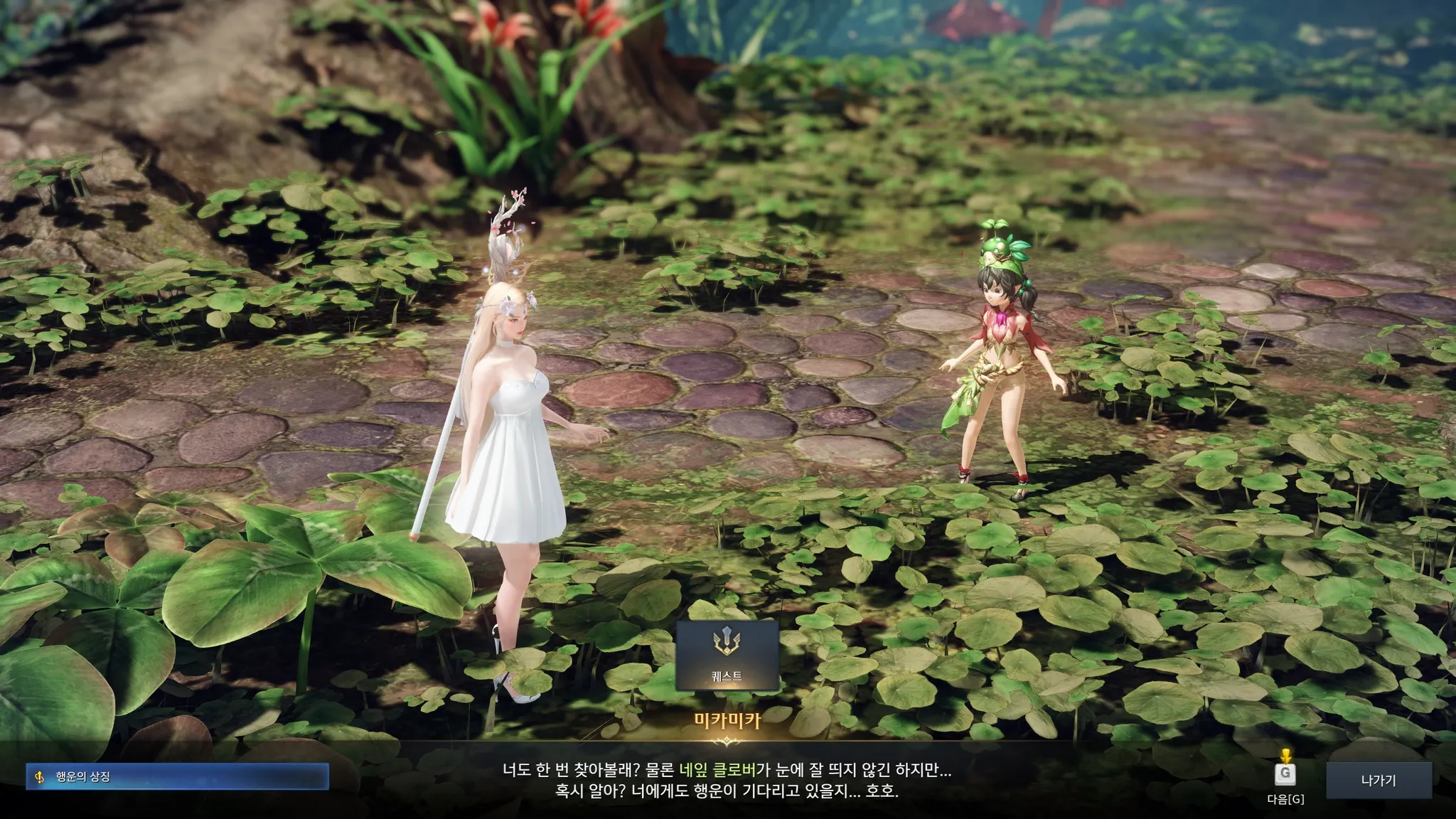Click the 나가기 exit button
Image resolution: width=1456 pixels, height=819 pixels.
pos(1379,781)
